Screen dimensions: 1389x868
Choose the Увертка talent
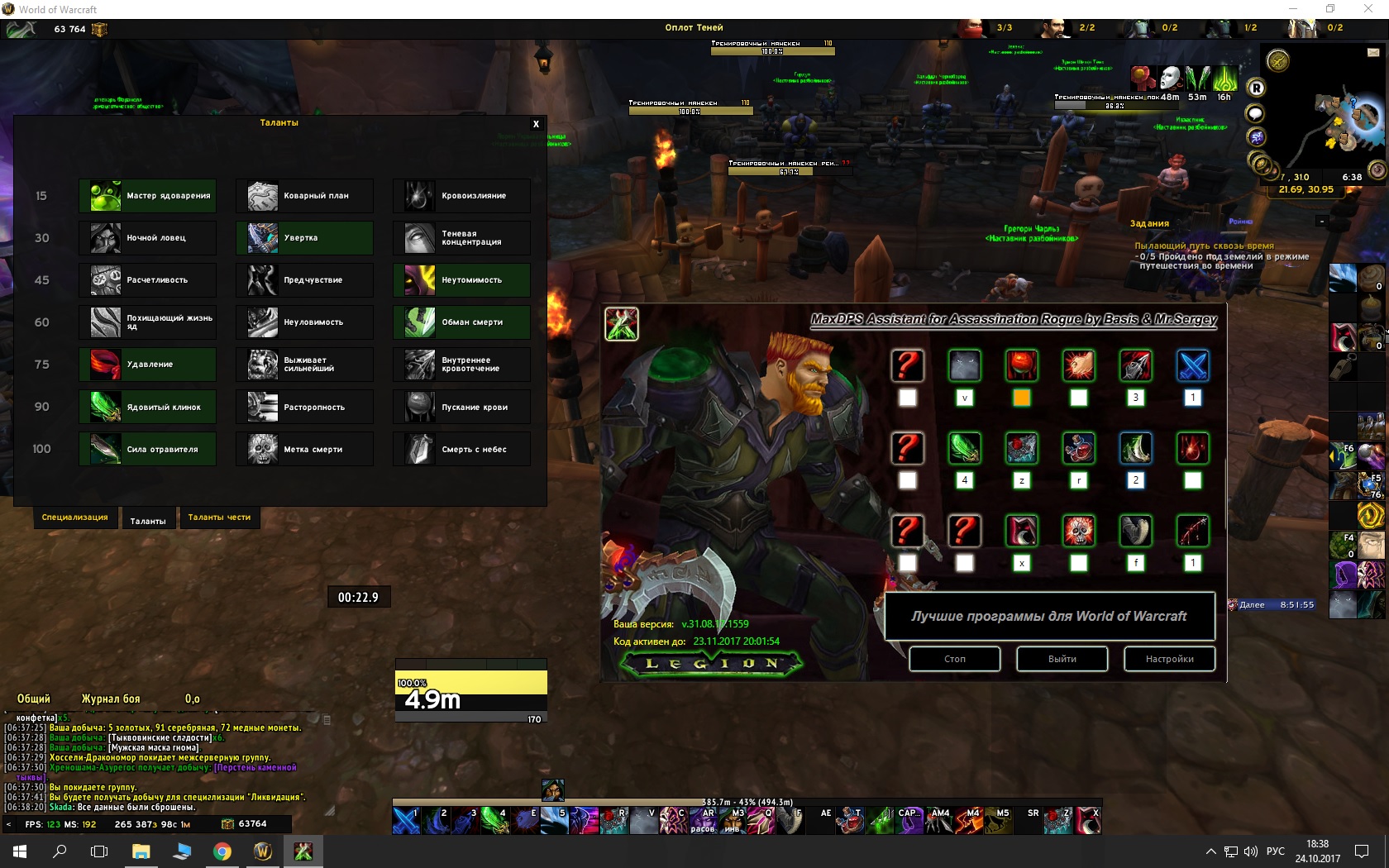[x=304, y=238]
